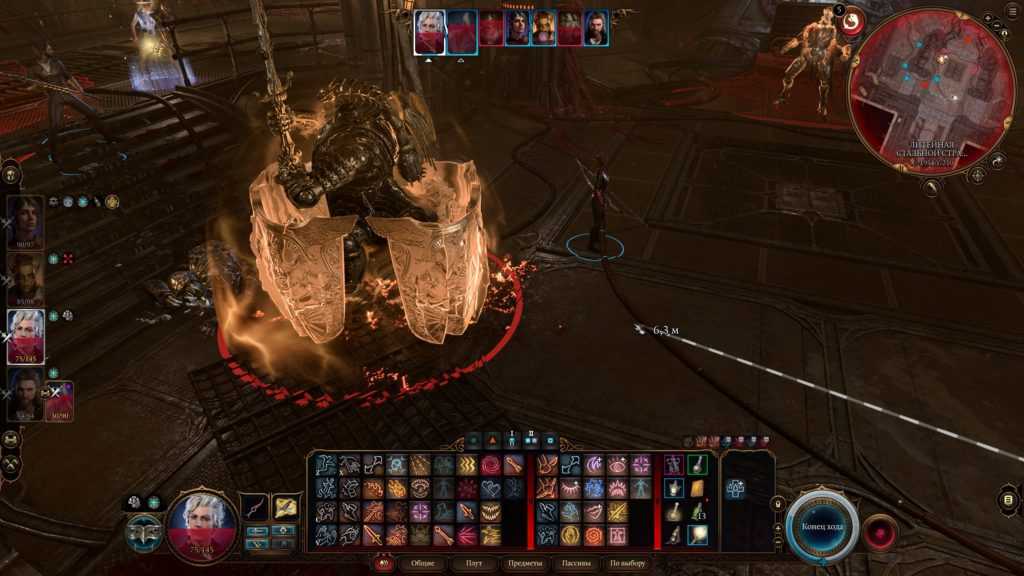
Task: Select the bow weapon slot beside portrait
Action: (255, 507)
